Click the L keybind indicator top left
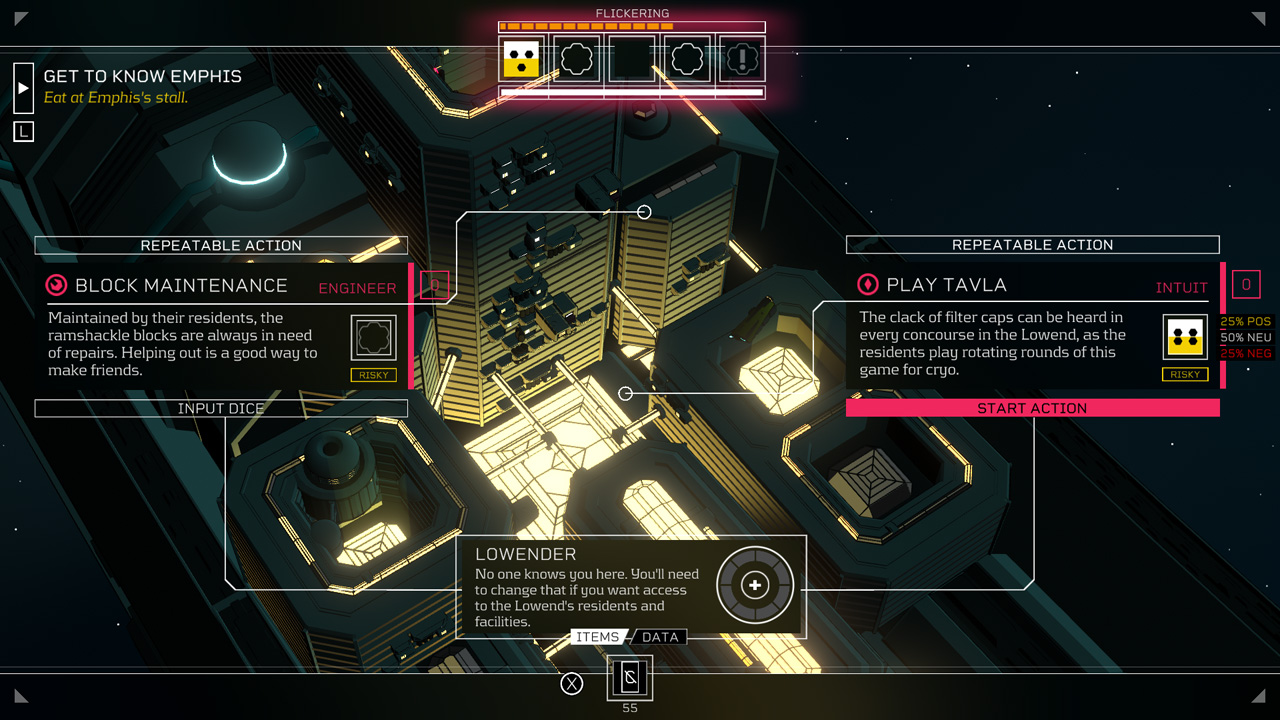1280x720 pixels. tap(23, 130)
